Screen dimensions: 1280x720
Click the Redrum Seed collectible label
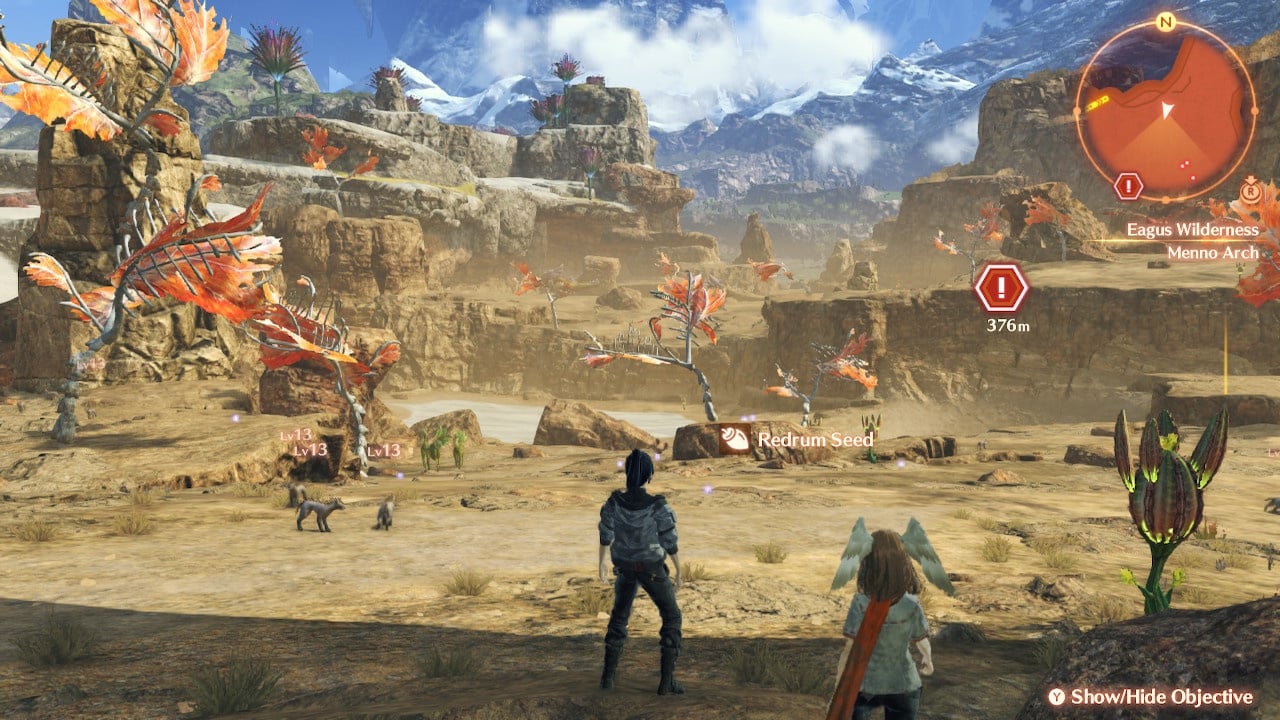click(797, 439)
